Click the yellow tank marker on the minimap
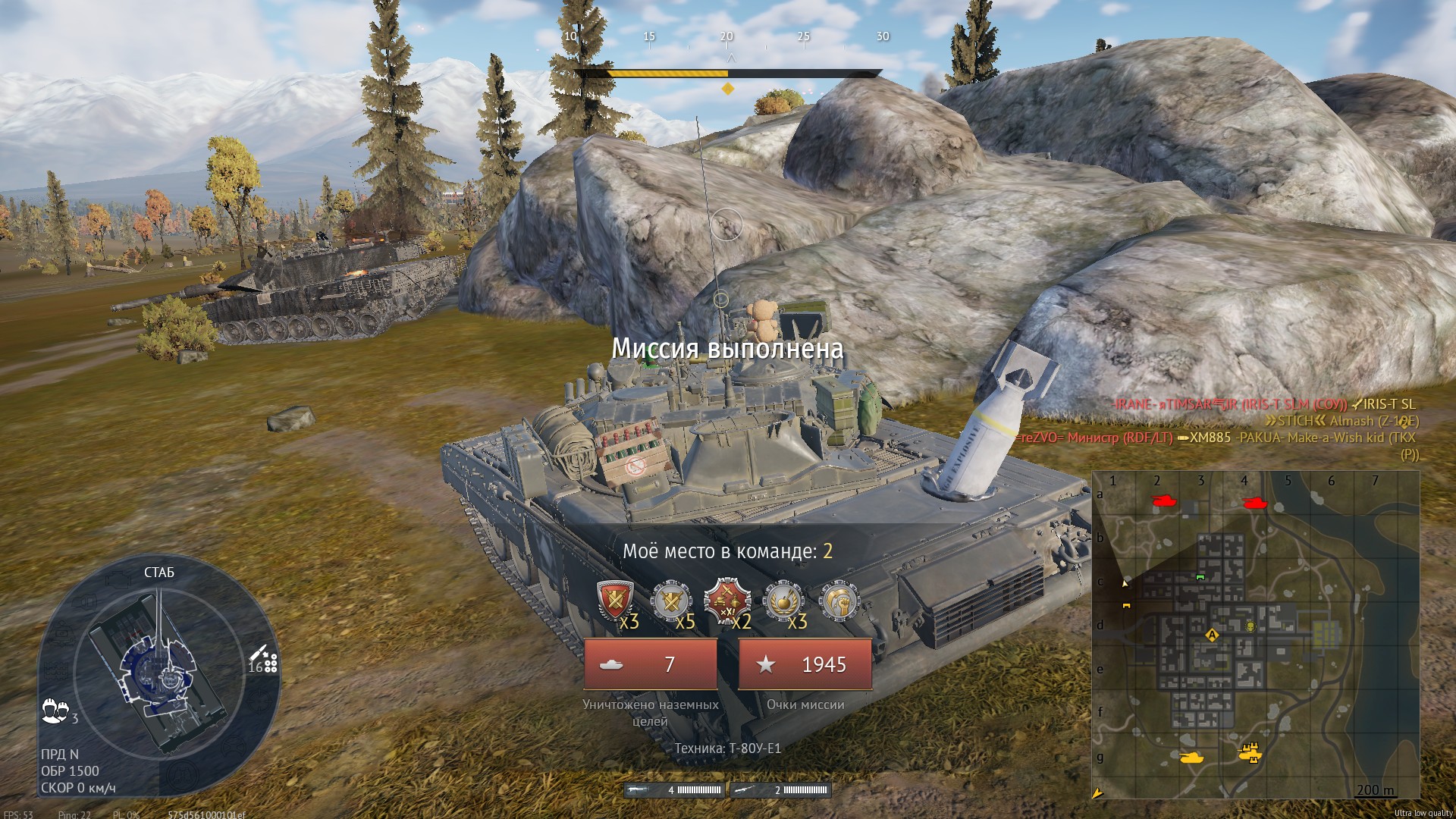This screenshot has width=1456, height=819. pos(1191,756)
